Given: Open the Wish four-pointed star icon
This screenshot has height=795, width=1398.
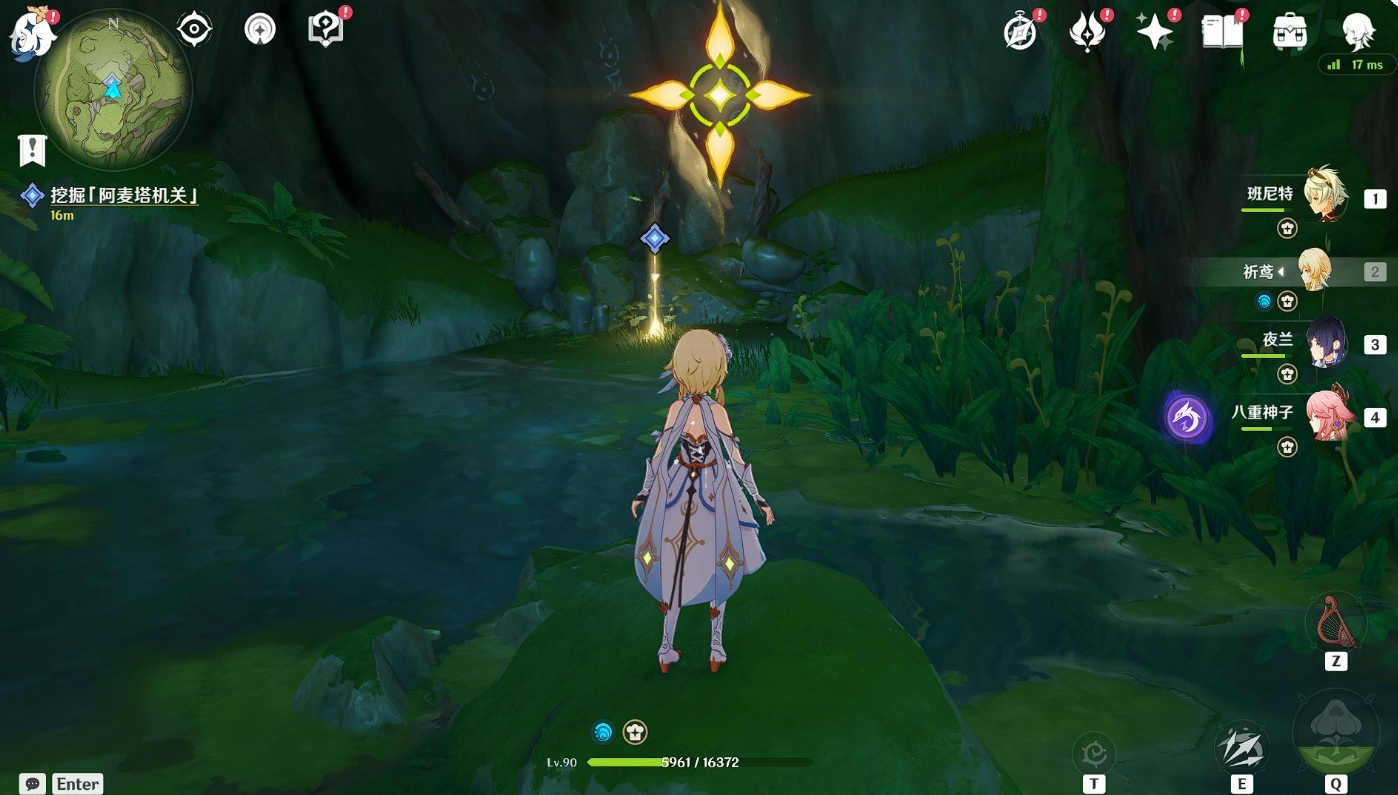Looking at the screenshot, I should point(1154,32).
